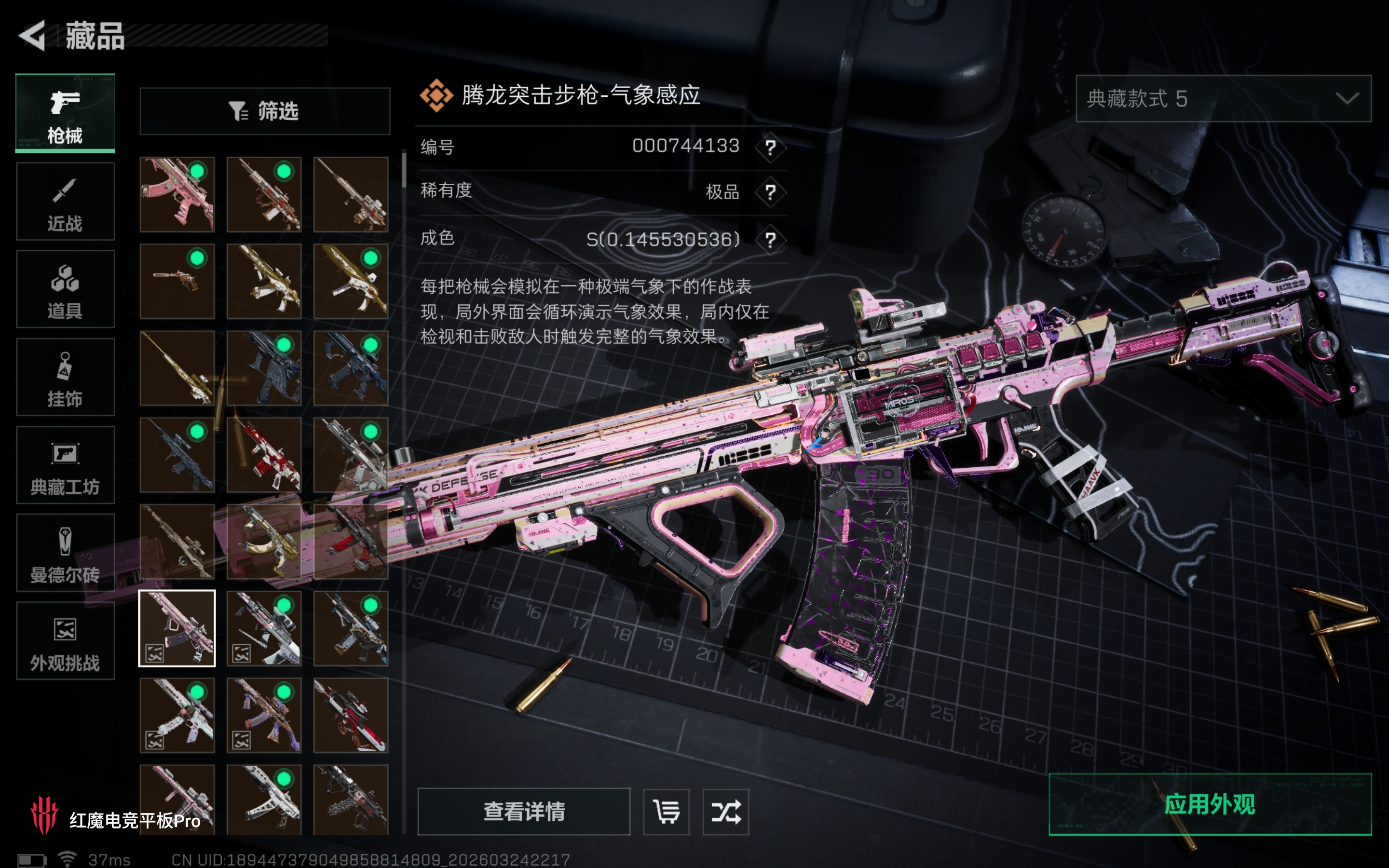Switch to the 枪械 category tab

click(65, 113)
